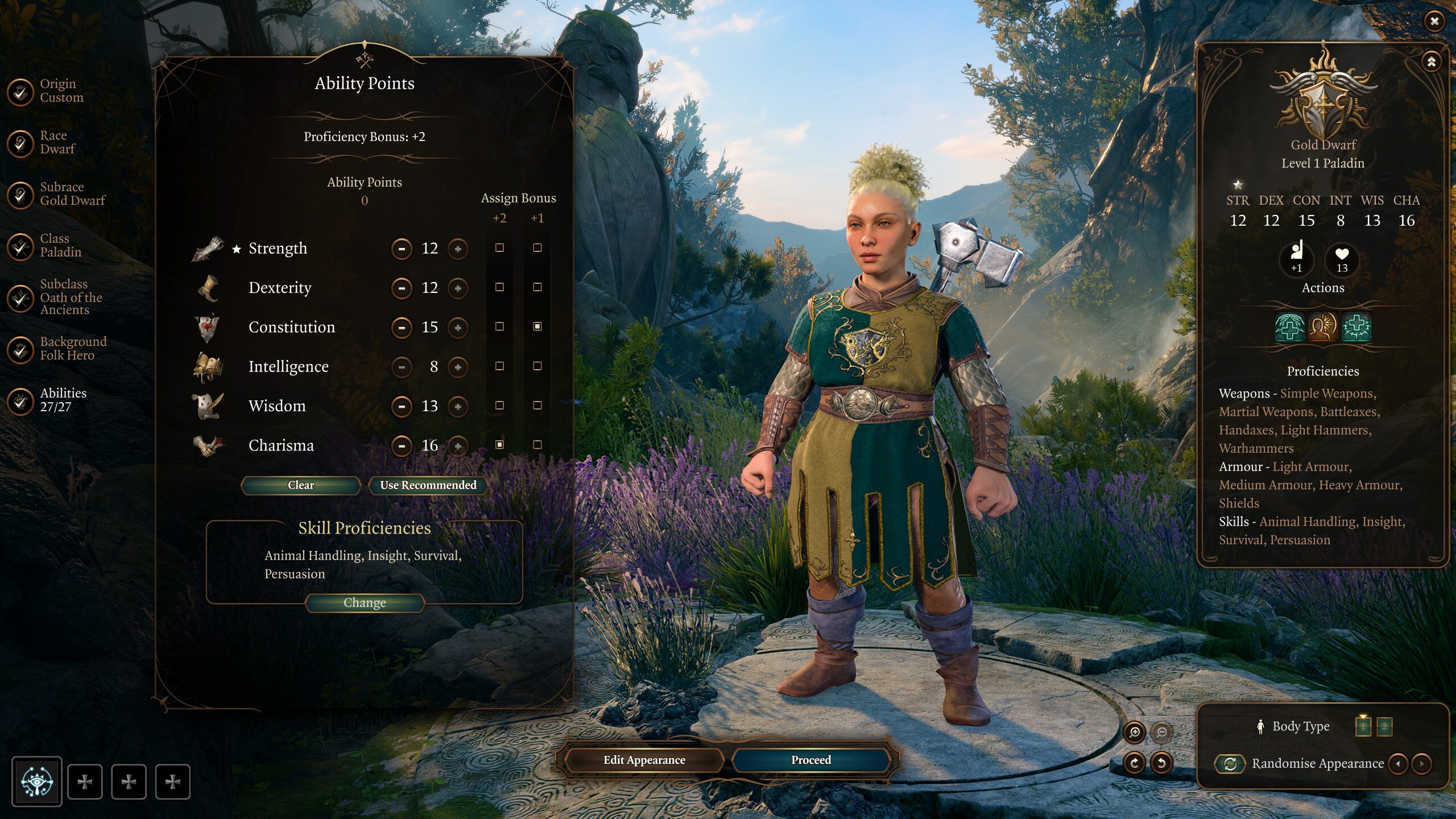Click the Use Recommended button
1456x819 pixels.
pyautogui.click(x=428, y=485)
